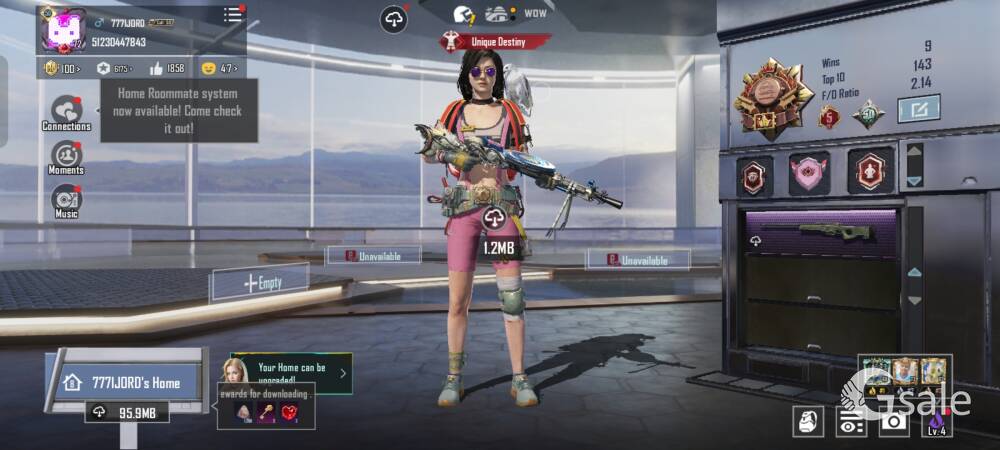Open the popularity smiley counter
1000x450 pixels.
[218, 68]
